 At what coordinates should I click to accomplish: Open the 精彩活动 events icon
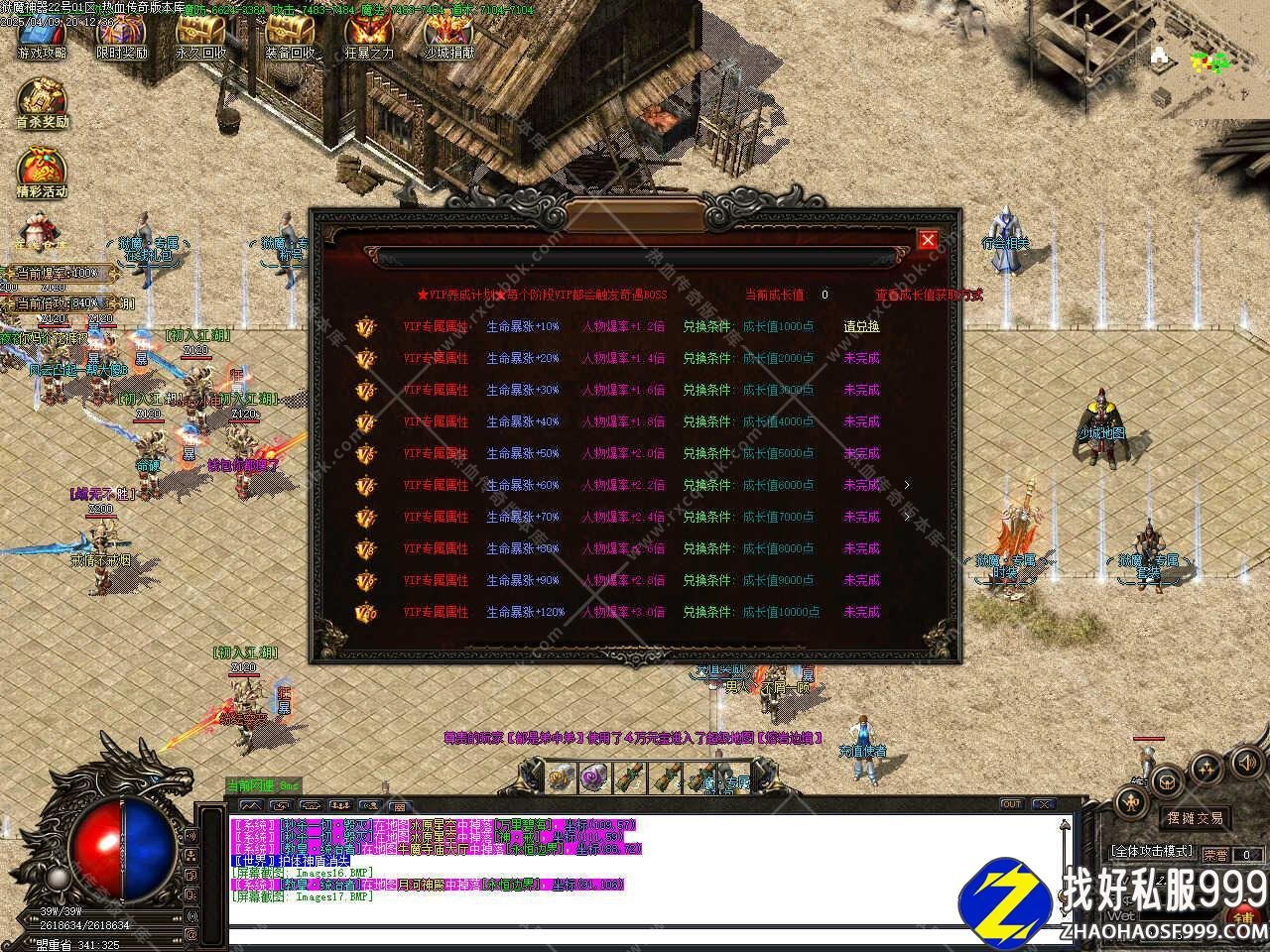(x=42, y=174)
